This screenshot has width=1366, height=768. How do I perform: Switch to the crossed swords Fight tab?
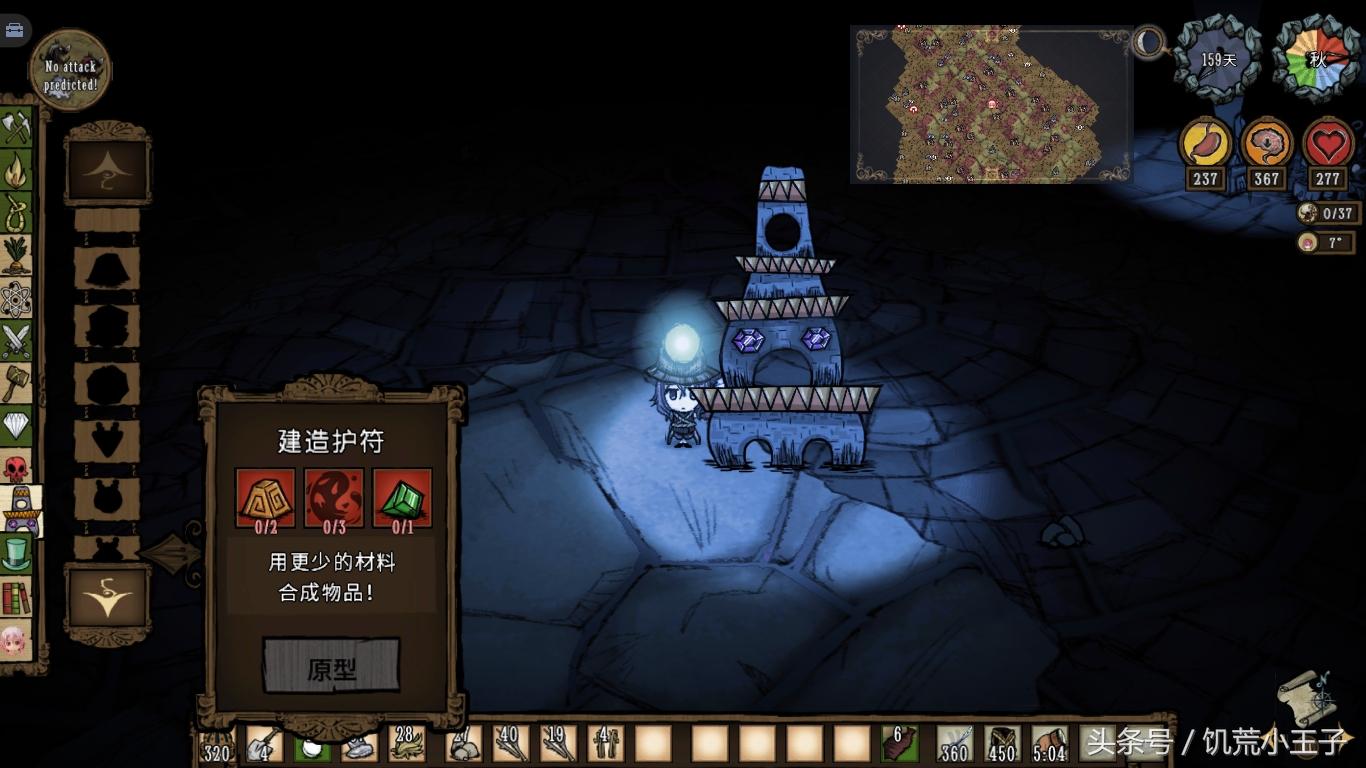click(x=16, y=342)
